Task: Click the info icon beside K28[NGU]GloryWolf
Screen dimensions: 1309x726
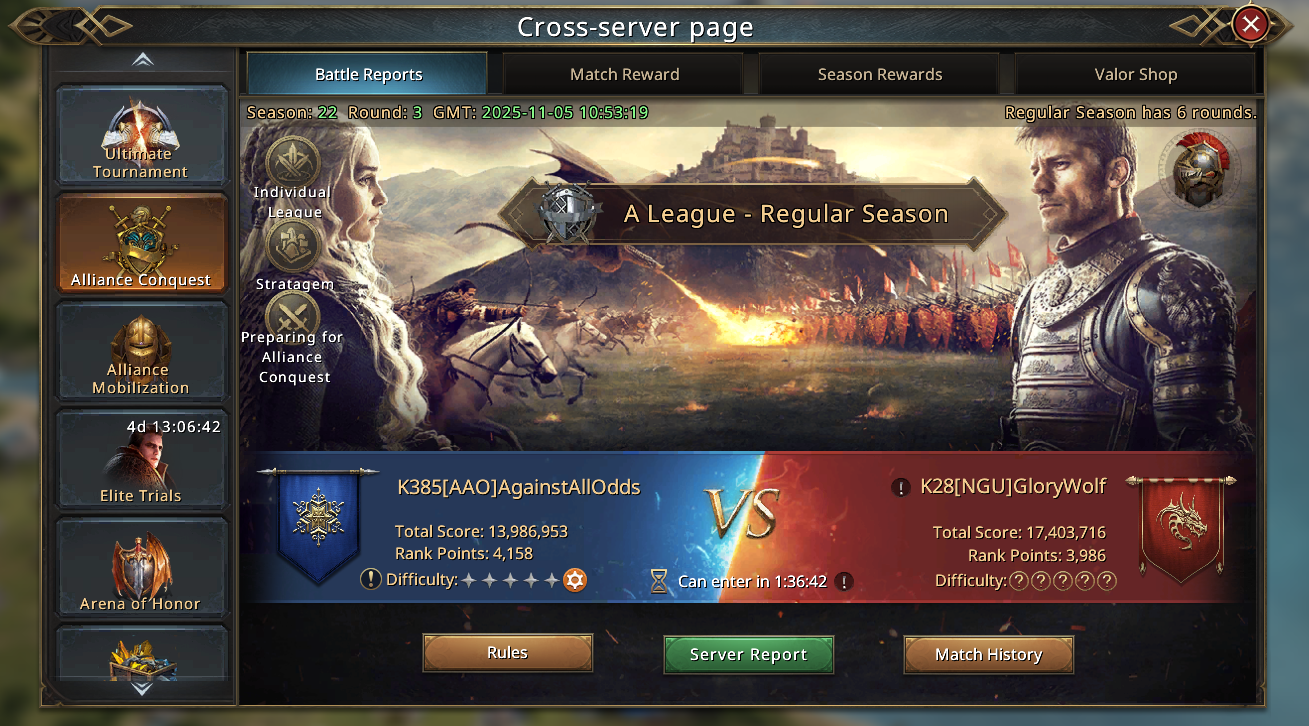Action: click(901, 488)
